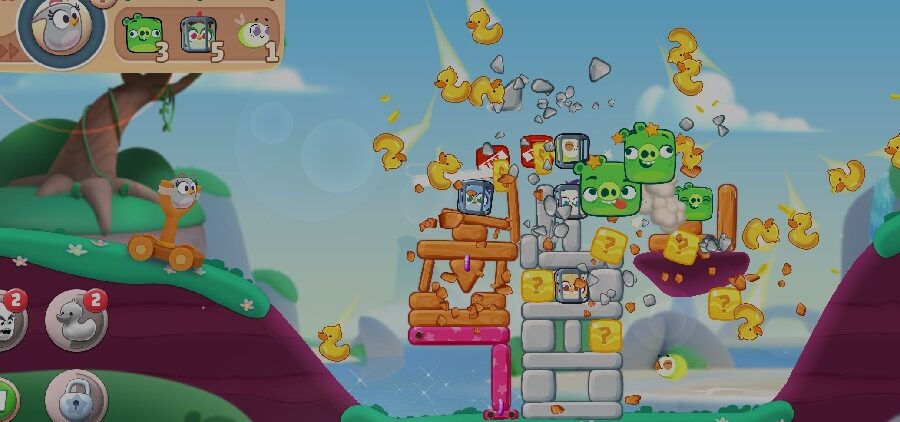Tap the Silver bird portrait
This screenshot has width=900, height=422.
tap(62, 30)
